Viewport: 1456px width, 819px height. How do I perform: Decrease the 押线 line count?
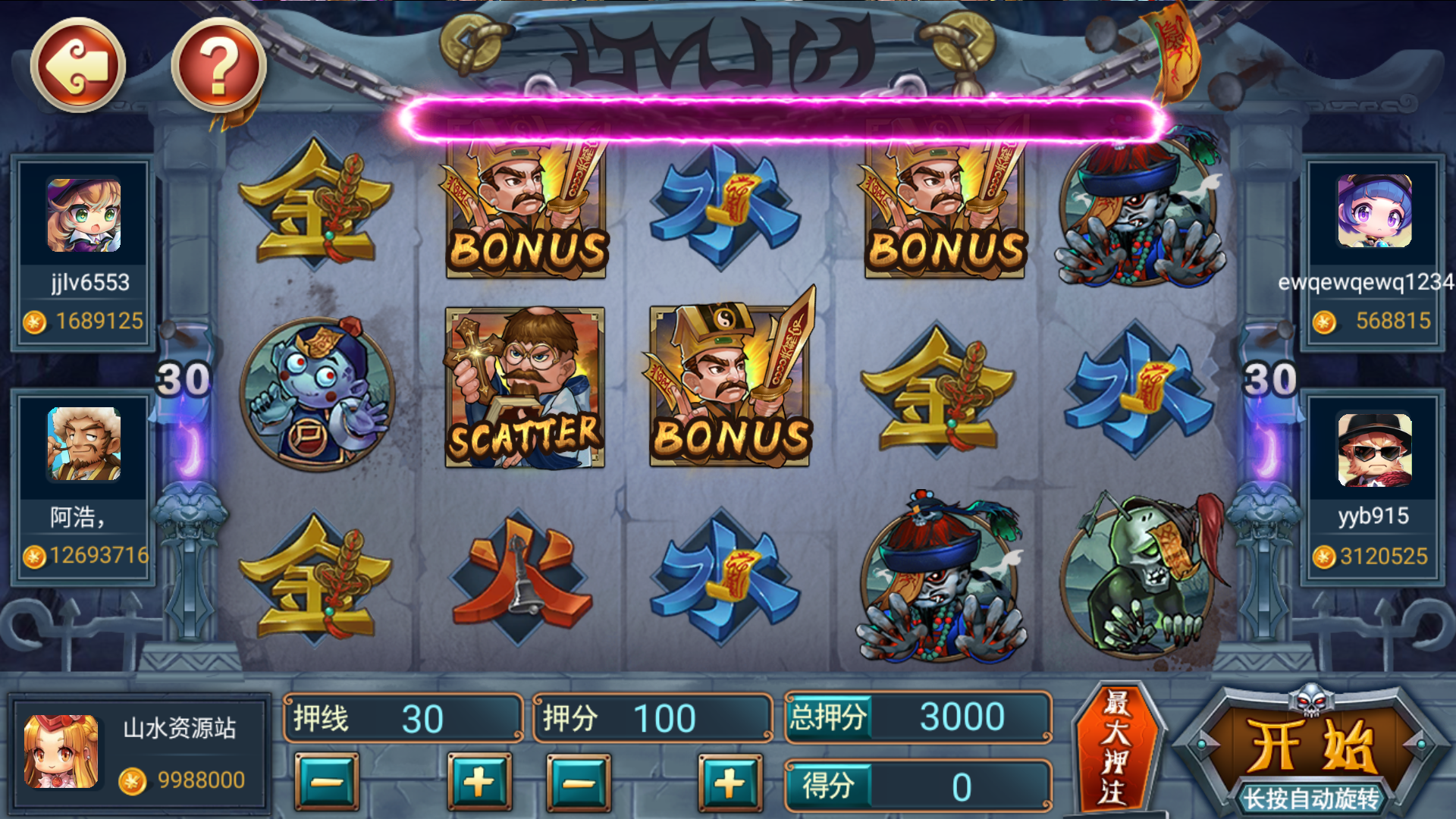click(327, 783)
